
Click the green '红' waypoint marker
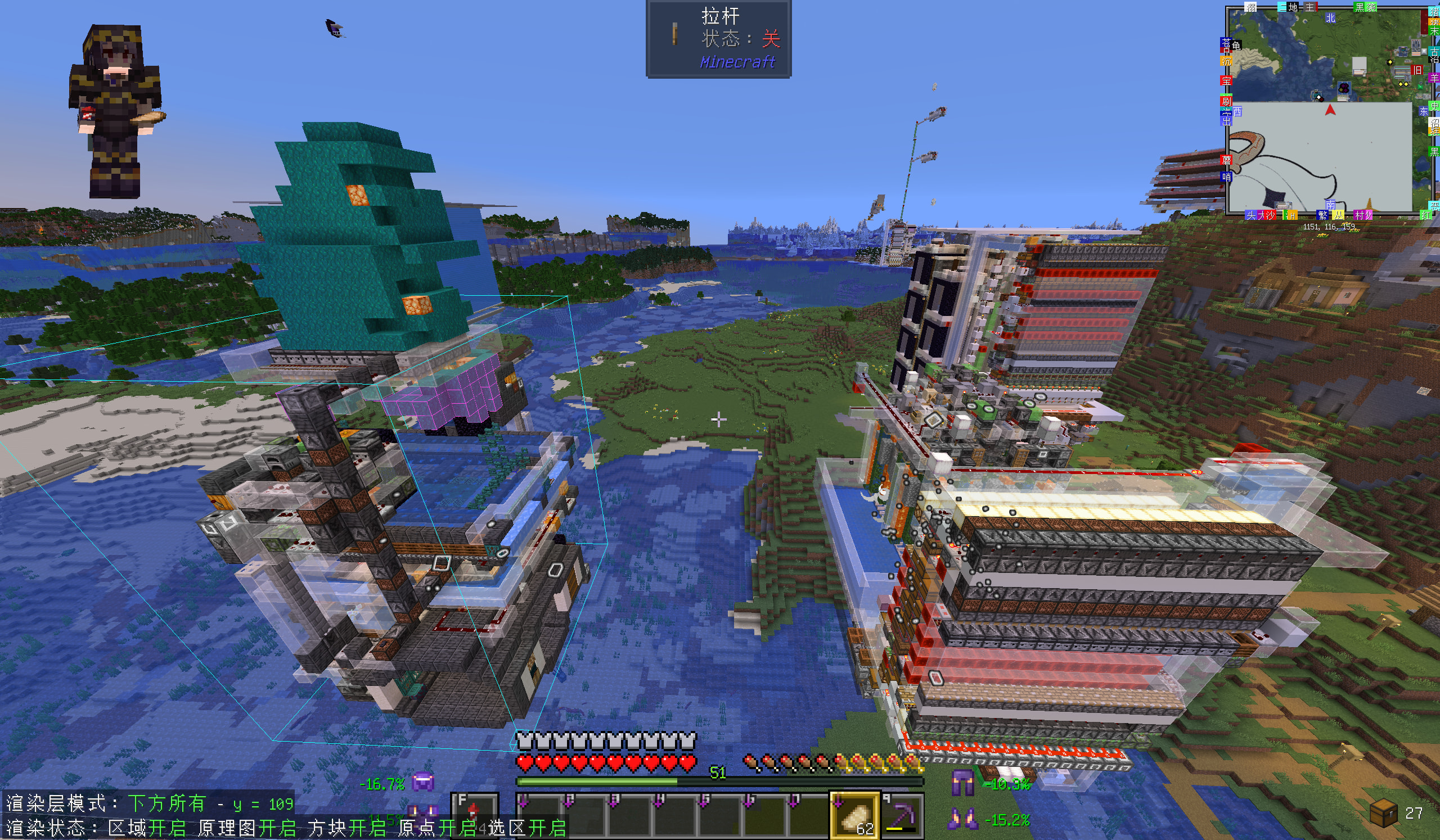[x=1427, y=215]
